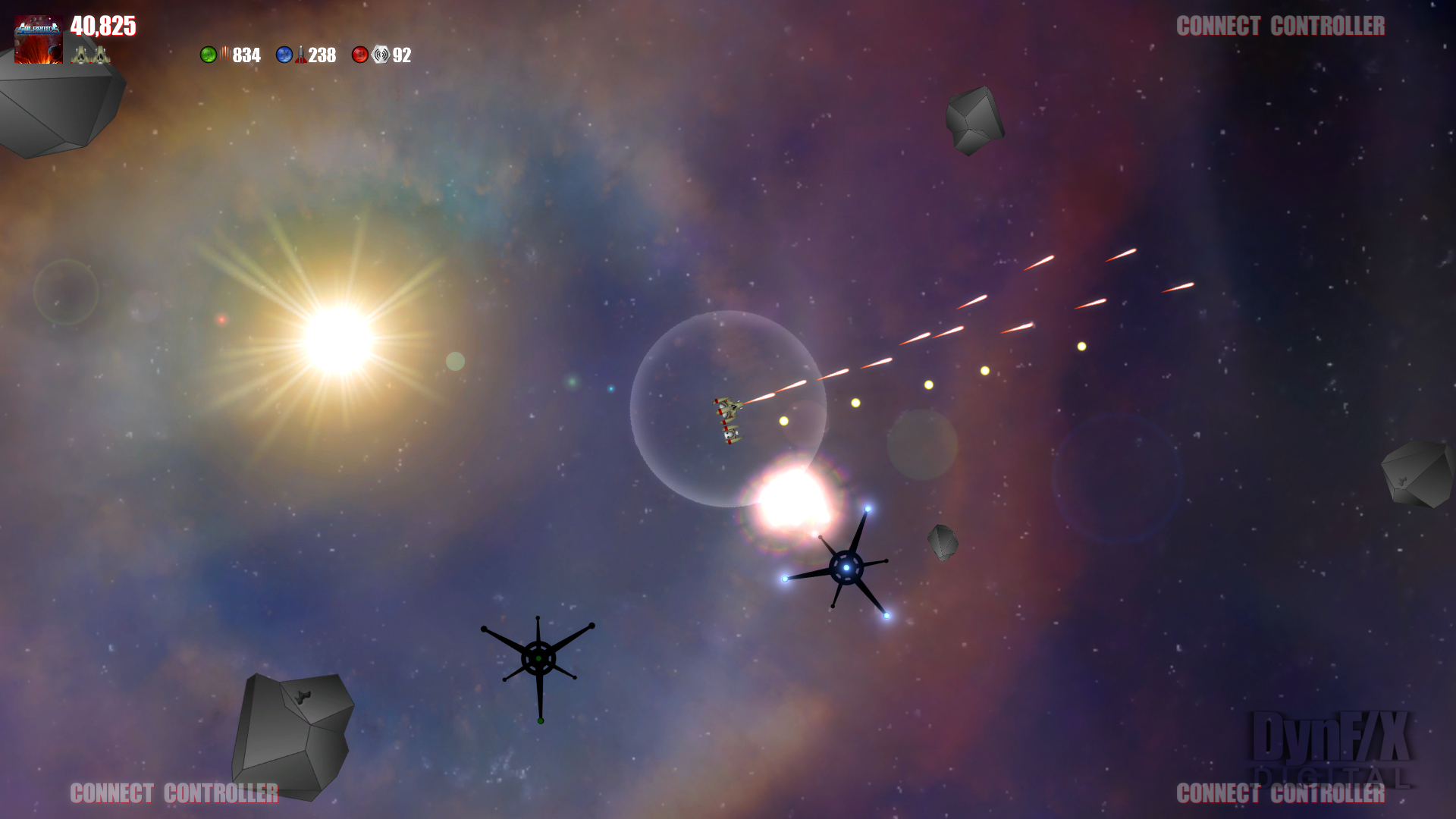1456x819 pixels.
Task: Click the second spare ship life icon
Action: coord(102,55)
